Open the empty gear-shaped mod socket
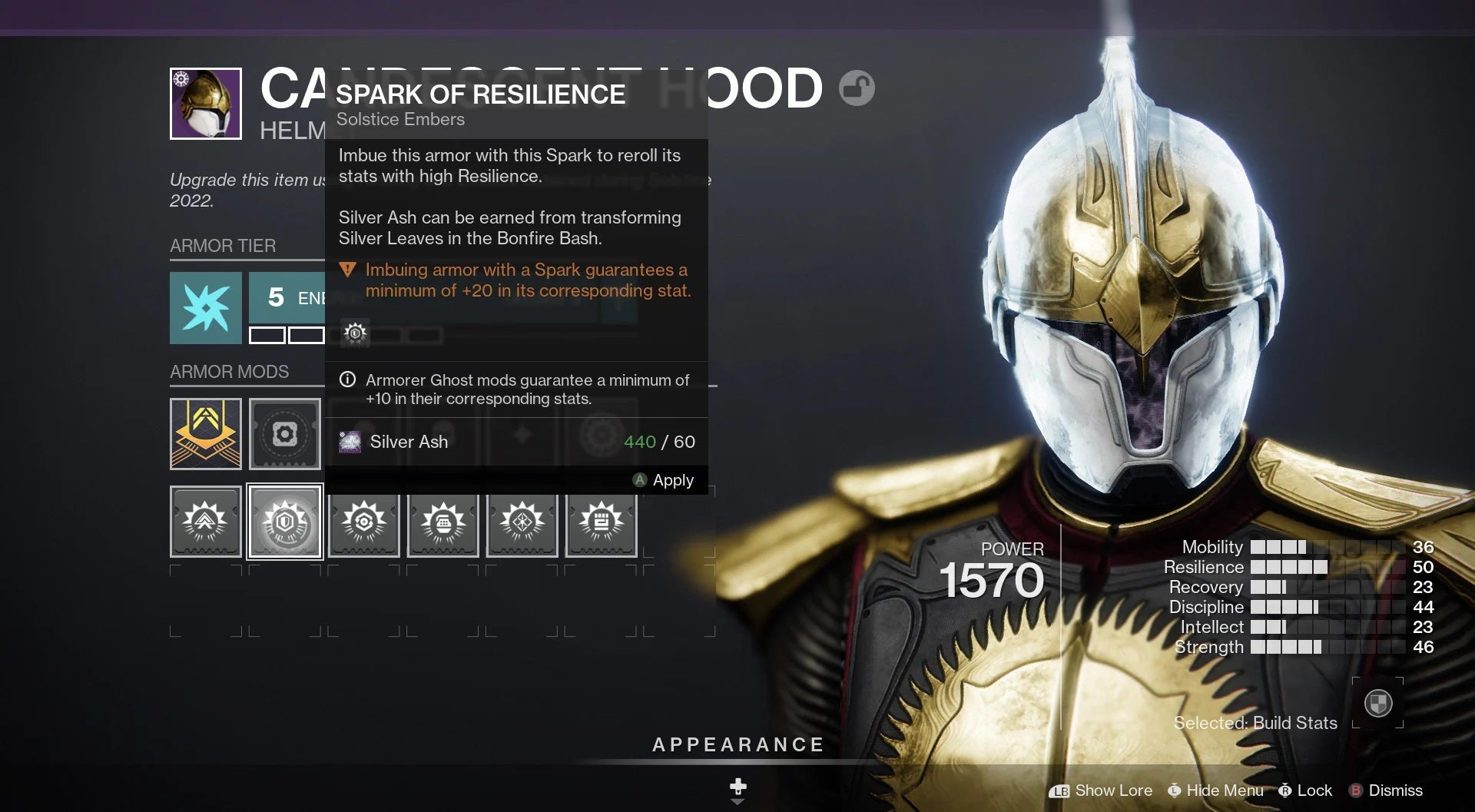This screenshot has height=812, width=1475. pyautogui.click(x=285, y=434)
